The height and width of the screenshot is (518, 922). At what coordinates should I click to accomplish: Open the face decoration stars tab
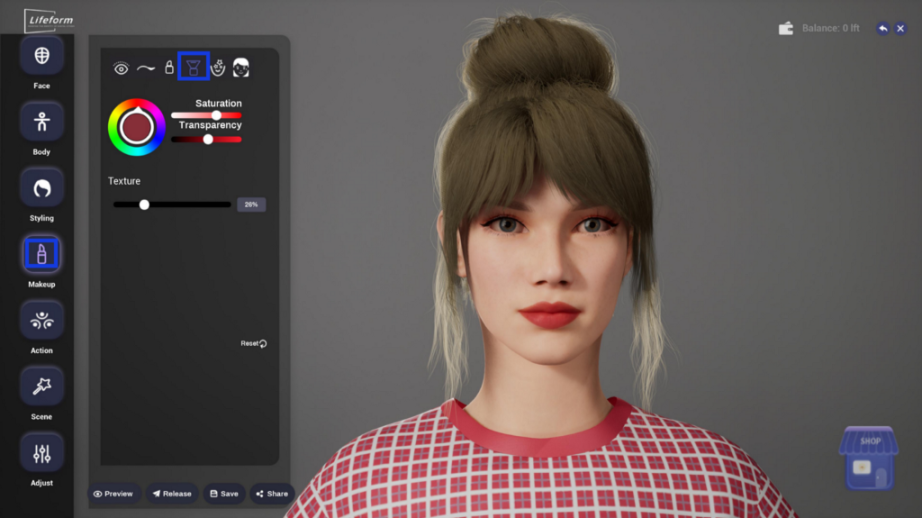tap(217, 68)
